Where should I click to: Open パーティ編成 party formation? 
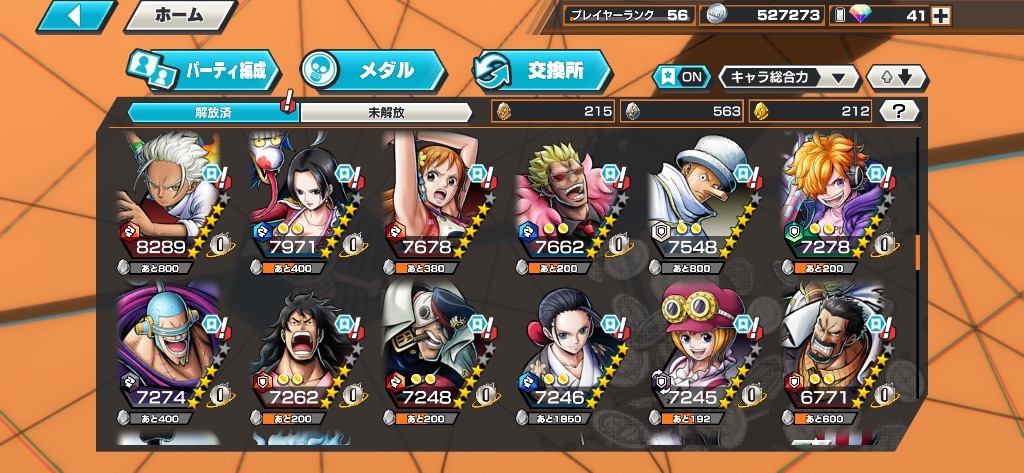[x=202, y=70]
